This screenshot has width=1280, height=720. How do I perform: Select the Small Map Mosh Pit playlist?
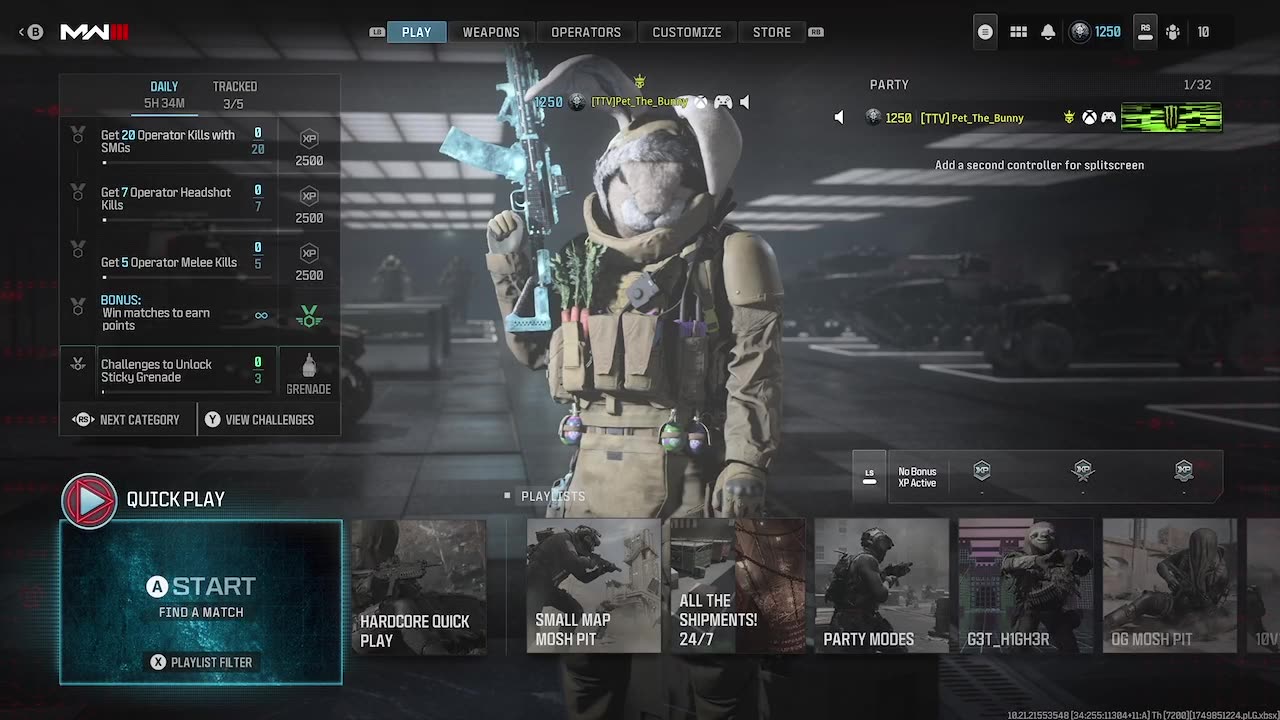[x=593, y=587]
